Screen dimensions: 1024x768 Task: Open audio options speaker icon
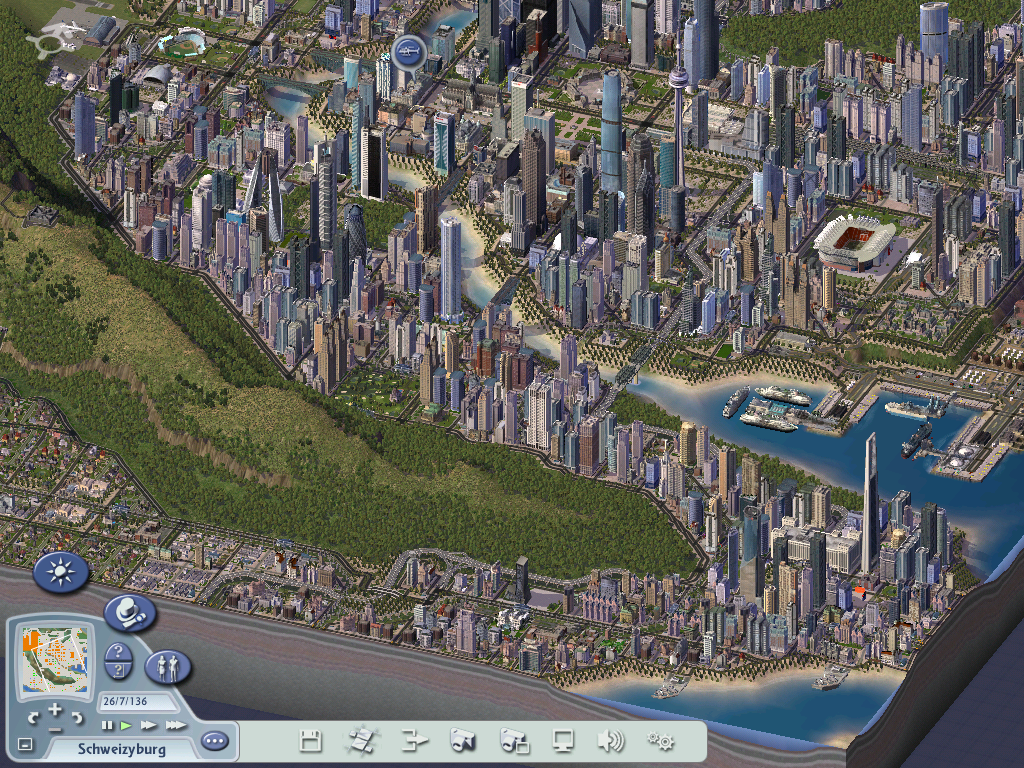pyautogui.click(x=610, y=741)
